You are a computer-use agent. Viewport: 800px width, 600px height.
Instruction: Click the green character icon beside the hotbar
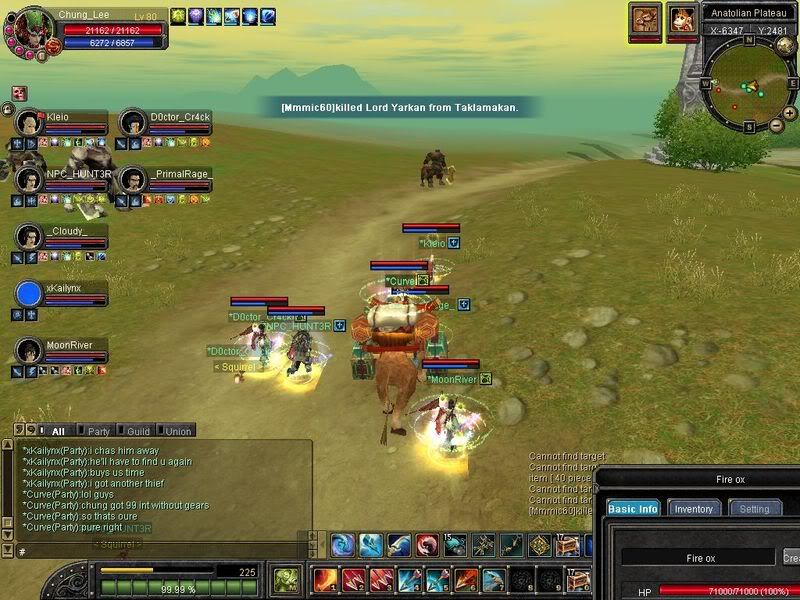[x=286, y=579]
